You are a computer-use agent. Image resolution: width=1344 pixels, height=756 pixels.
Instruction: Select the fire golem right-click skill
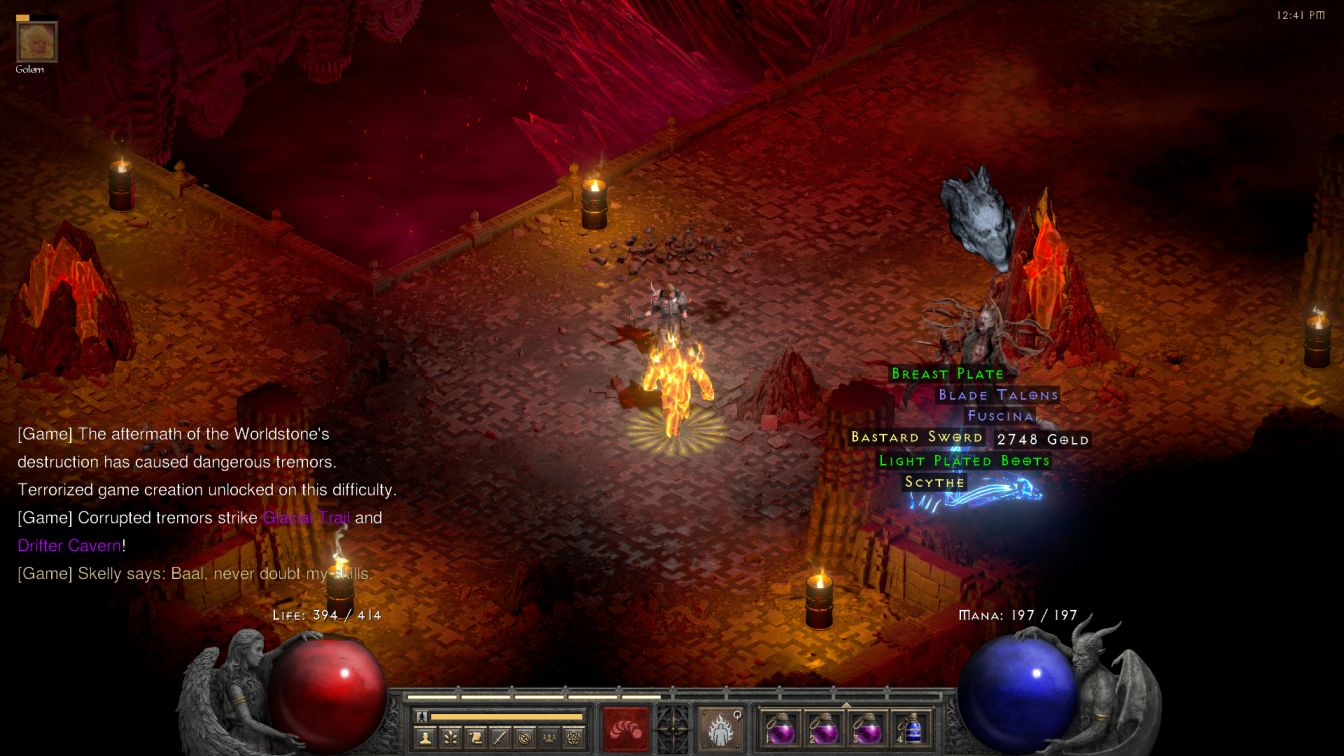[x=720, y=728]
